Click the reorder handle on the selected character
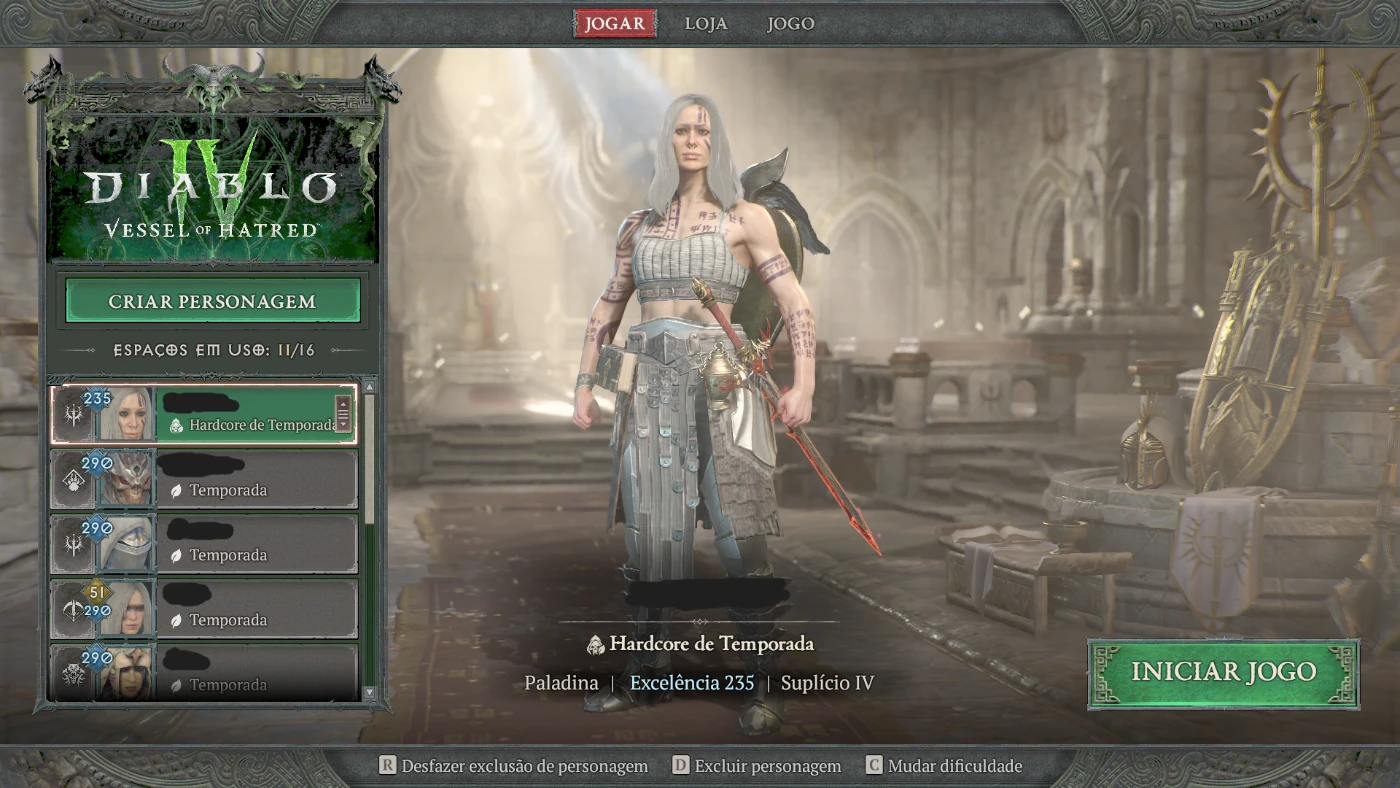1400x788 pixels. coord(343,413)
